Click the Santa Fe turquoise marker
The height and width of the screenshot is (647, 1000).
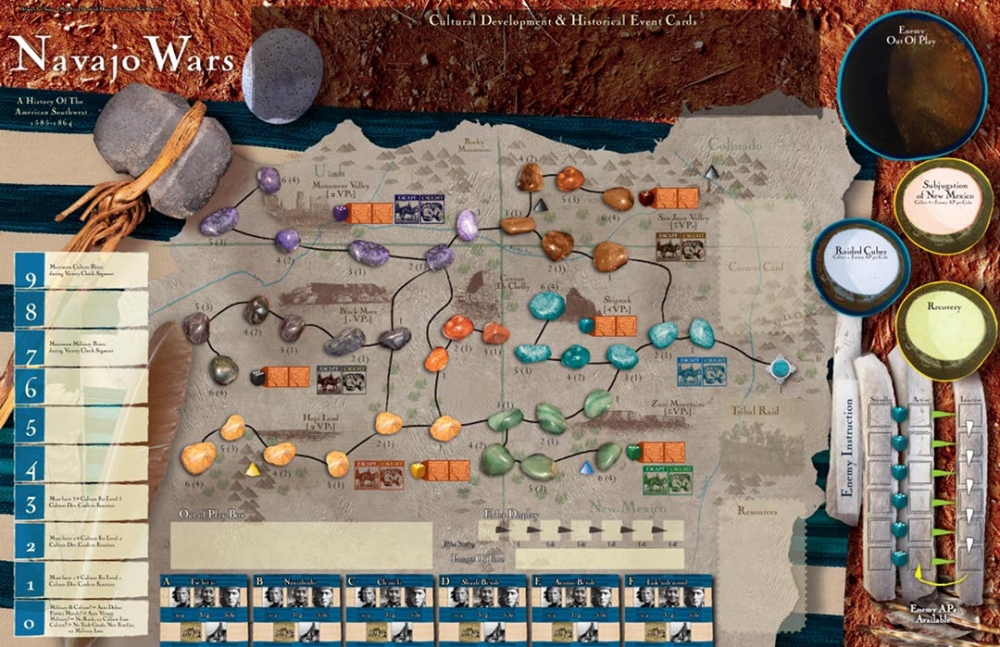(x=780, y=369)
